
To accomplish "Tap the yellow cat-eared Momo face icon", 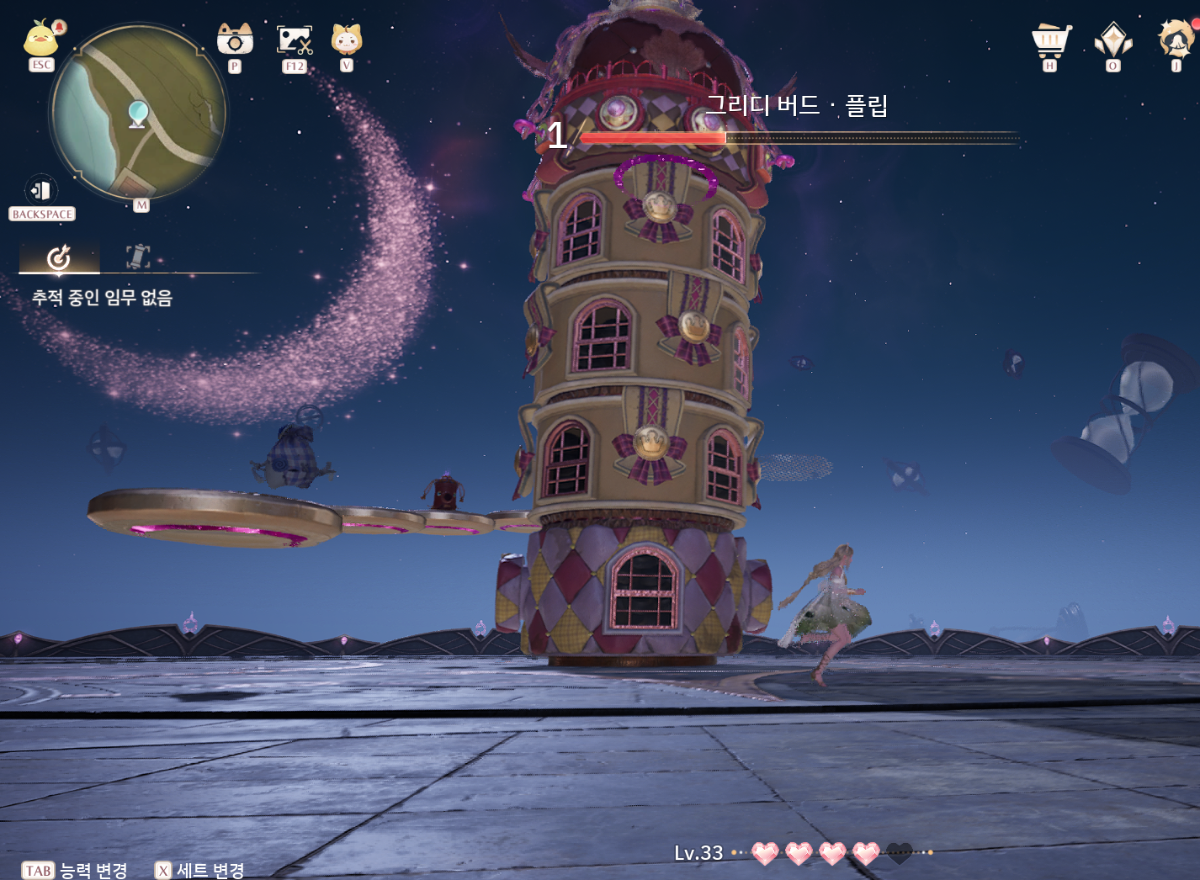I will pyautogui.click(x=346, y=39).
